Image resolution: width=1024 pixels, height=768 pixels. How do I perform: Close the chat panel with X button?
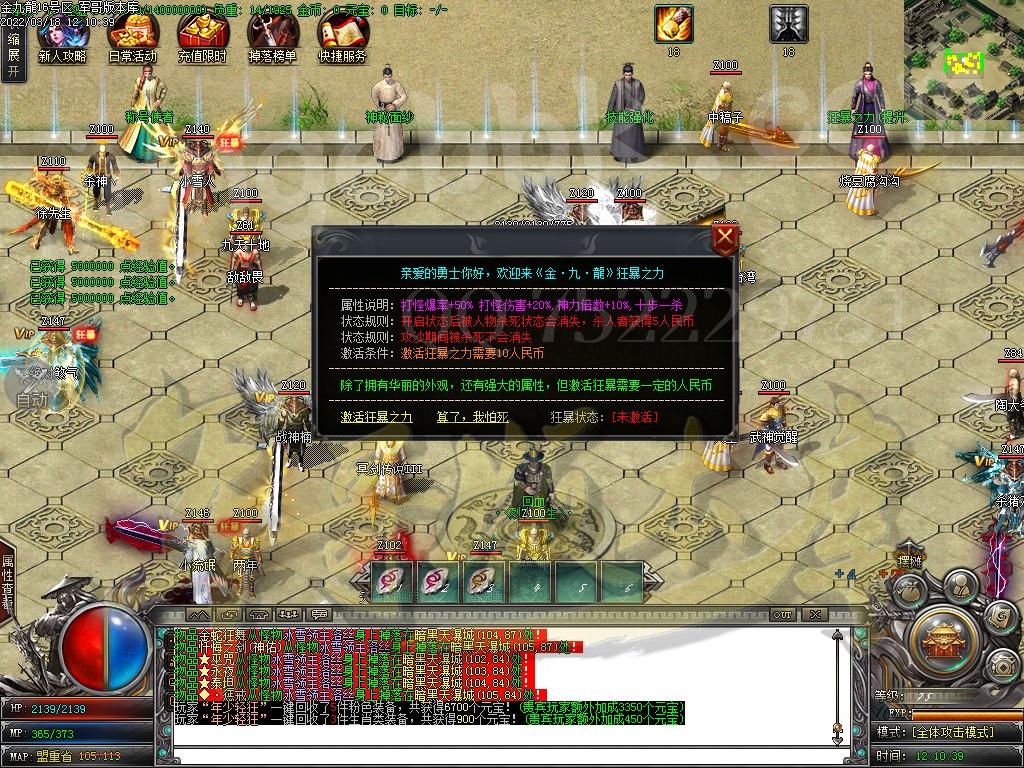tap(815, 614)
